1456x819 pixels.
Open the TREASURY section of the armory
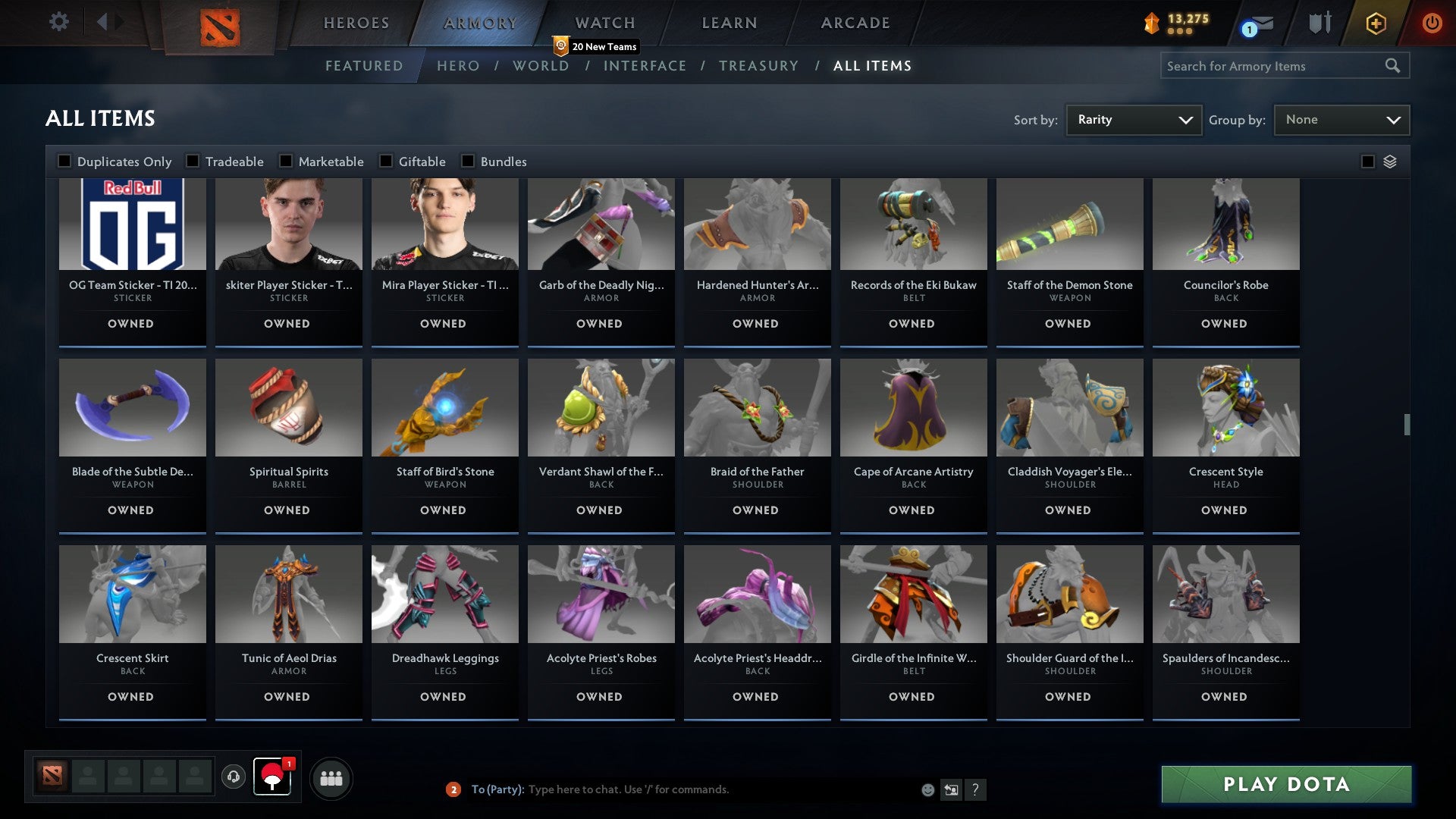click(758, 66)
